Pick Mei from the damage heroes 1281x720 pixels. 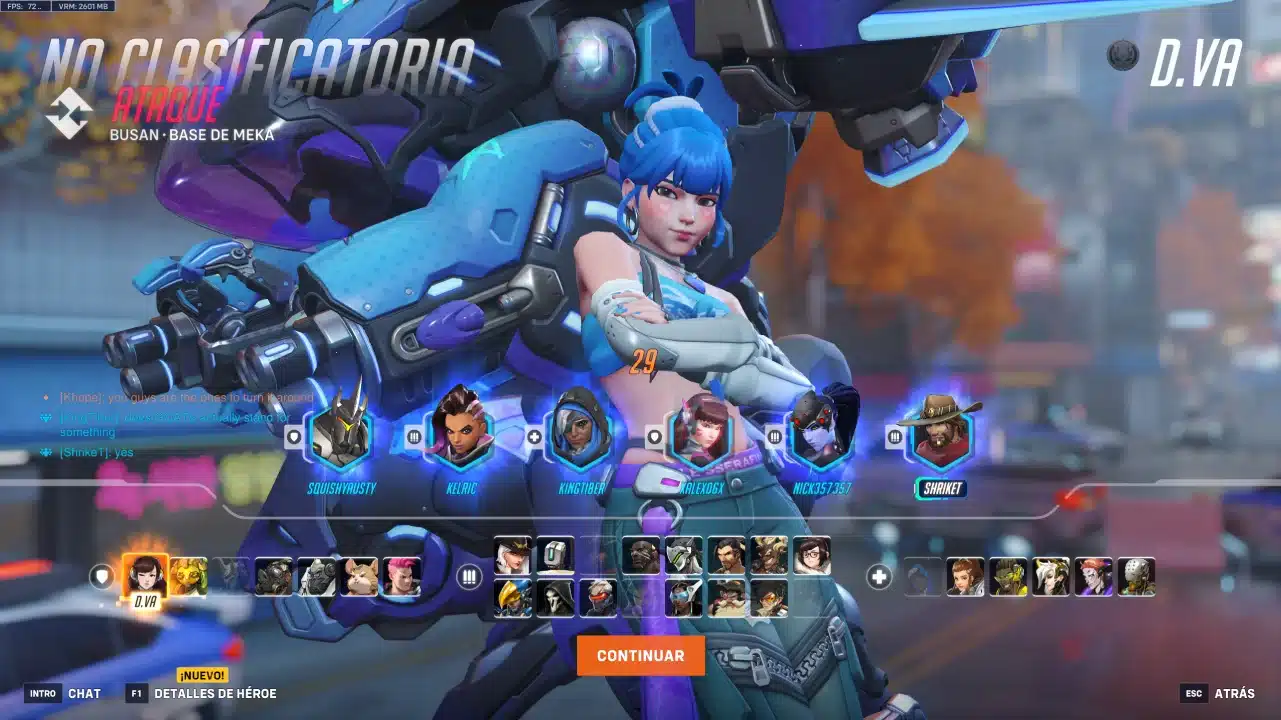pyautogui.click(x=812, y=556)
